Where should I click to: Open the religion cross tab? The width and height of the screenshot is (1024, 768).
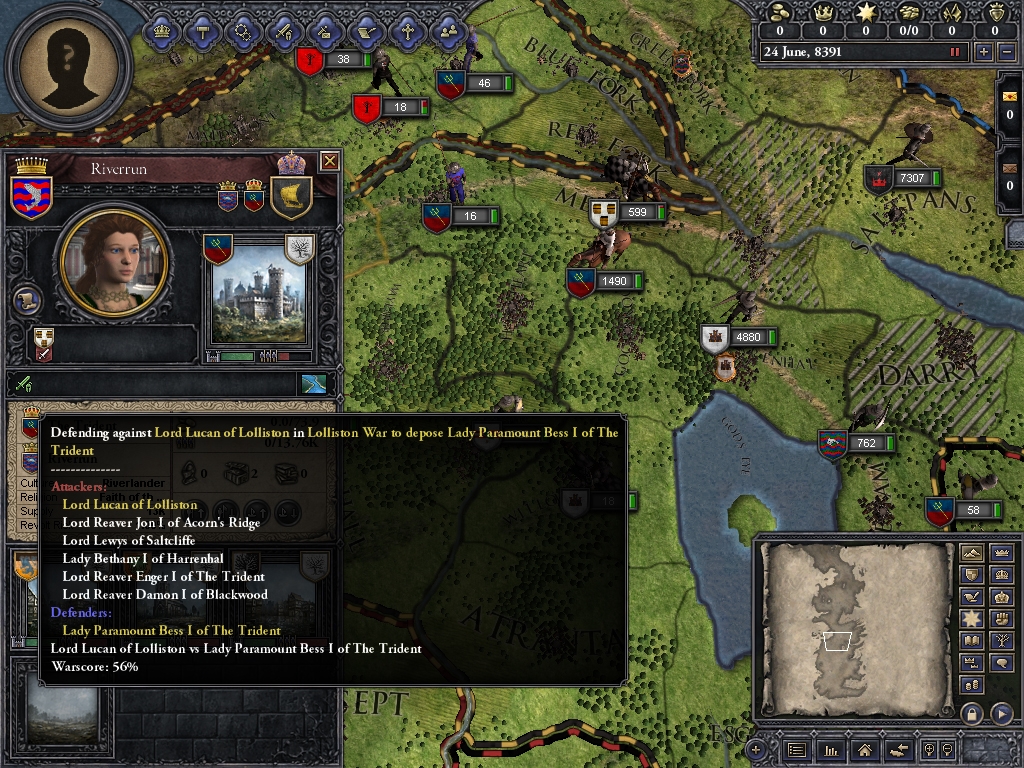point(407,31)
